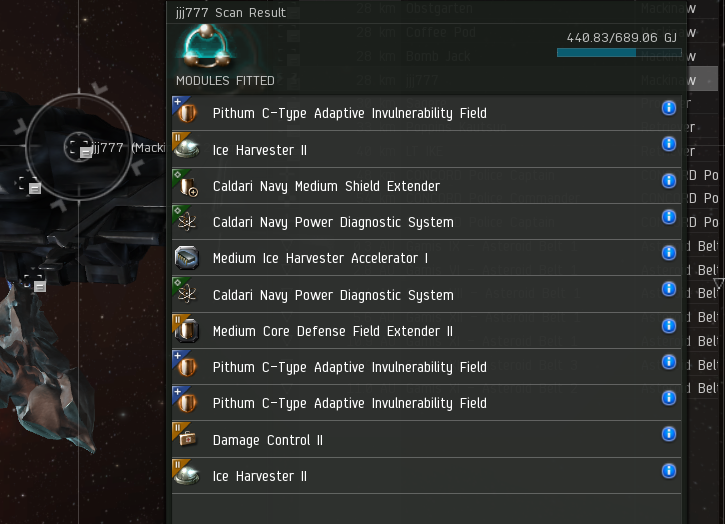Select the Medium Ice Harvester Accelerator I row
This screenshot has width=725, height=524.
coord(320,258)
